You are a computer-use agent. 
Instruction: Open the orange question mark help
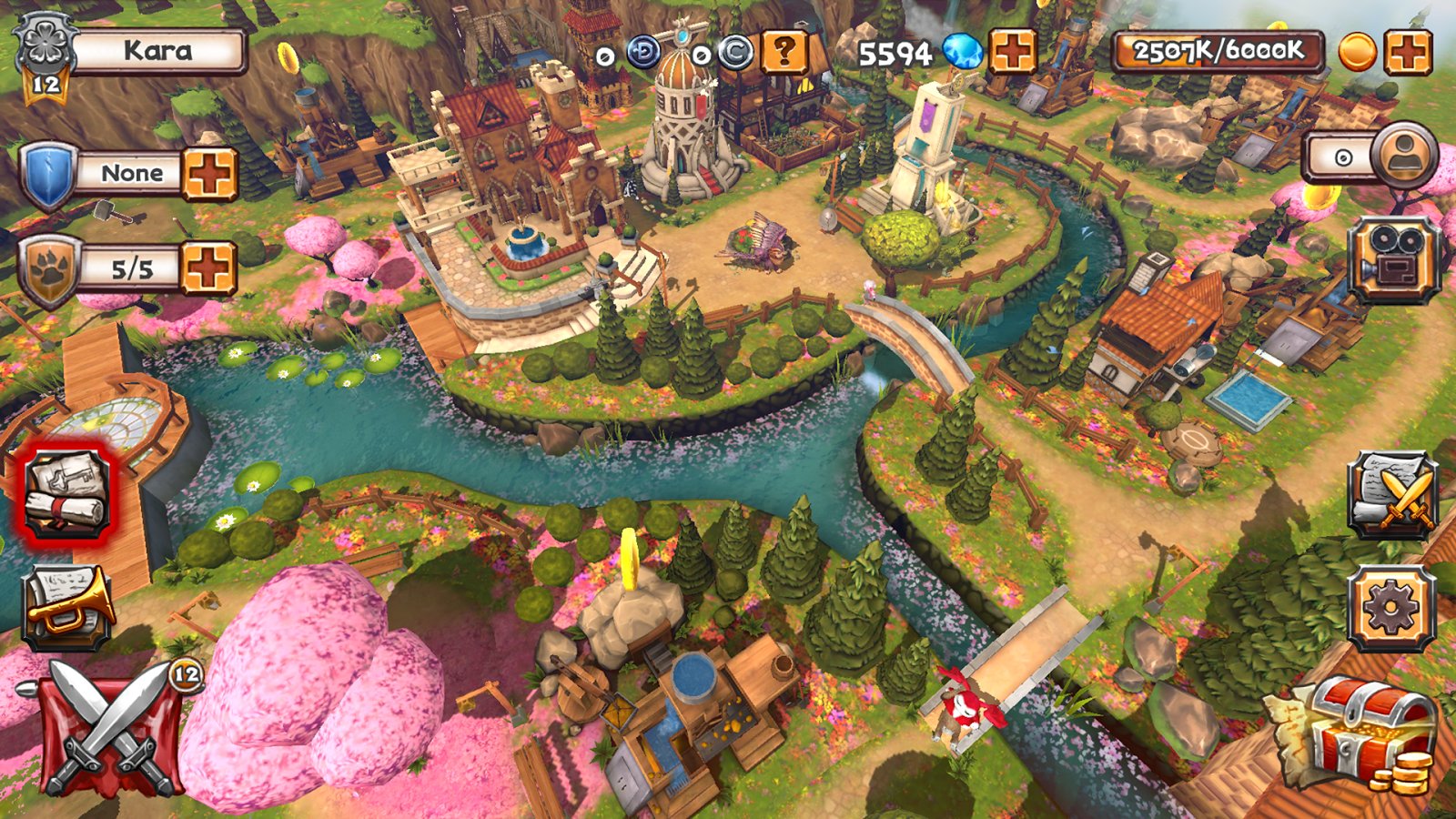pyautogui.click(x=784, y=53)
